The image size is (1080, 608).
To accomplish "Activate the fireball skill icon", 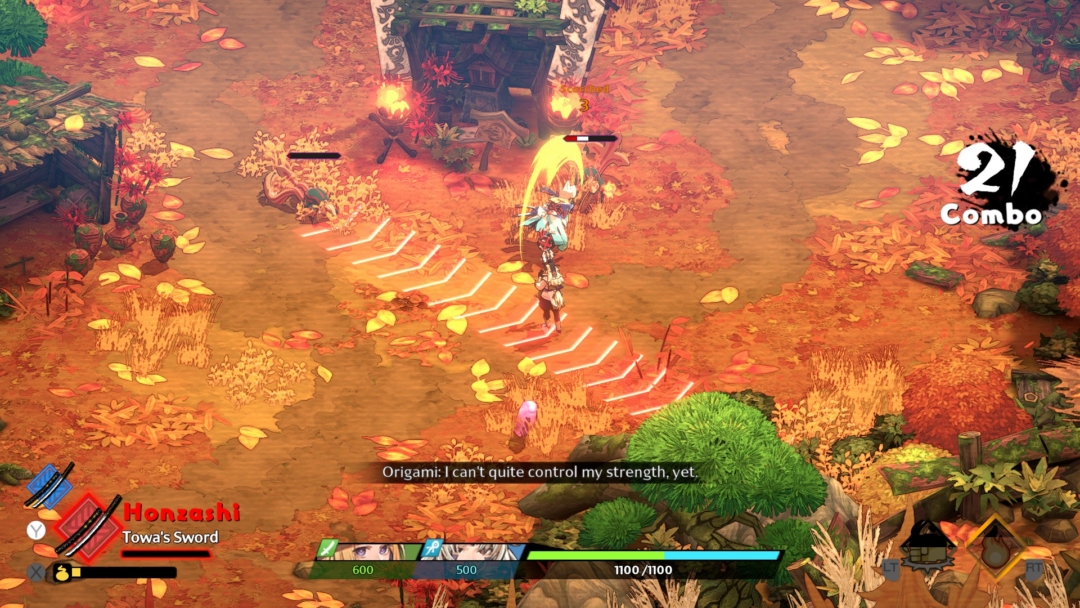I will point(995,548).
